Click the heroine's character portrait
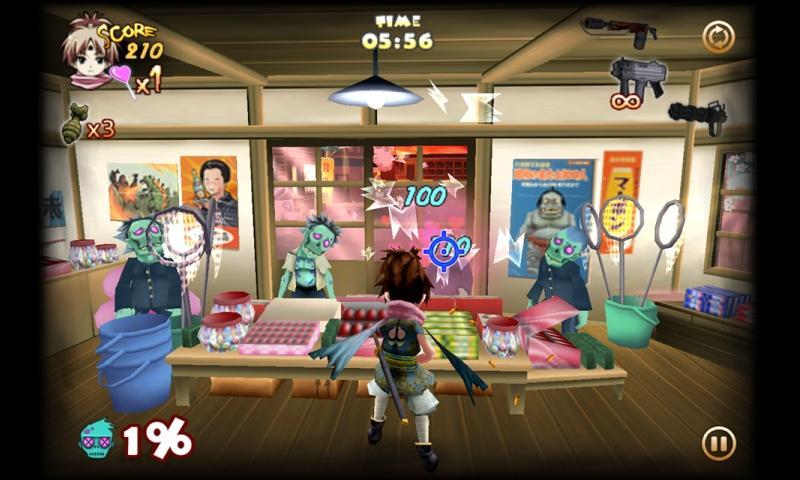Screen dimensions: 800x480 click(x=88, y=50)
